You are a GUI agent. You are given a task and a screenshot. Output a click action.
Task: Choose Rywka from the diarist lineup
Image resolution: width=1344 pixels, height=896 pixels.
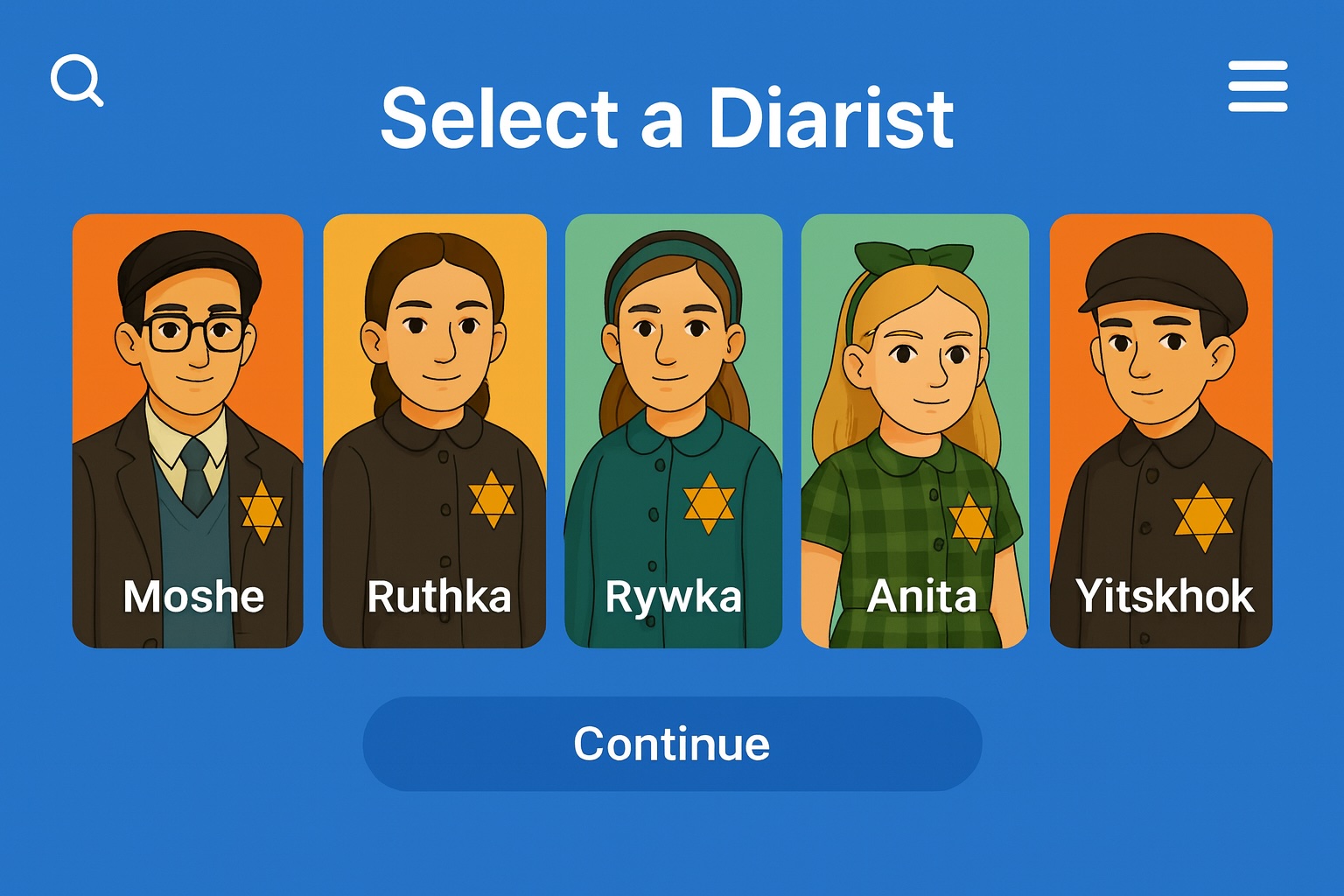[675, 411]
